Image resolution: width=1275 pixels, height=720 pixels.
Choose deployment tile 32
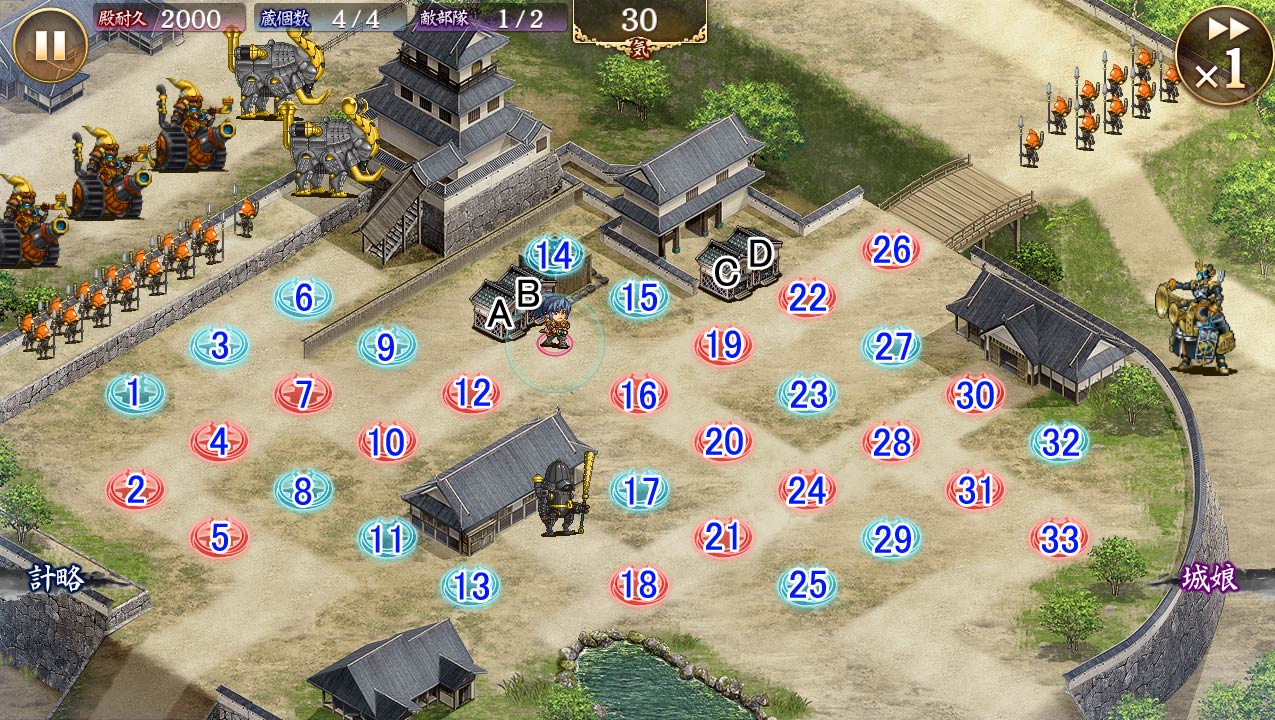pyautogui.click(x=1059, y=442)
